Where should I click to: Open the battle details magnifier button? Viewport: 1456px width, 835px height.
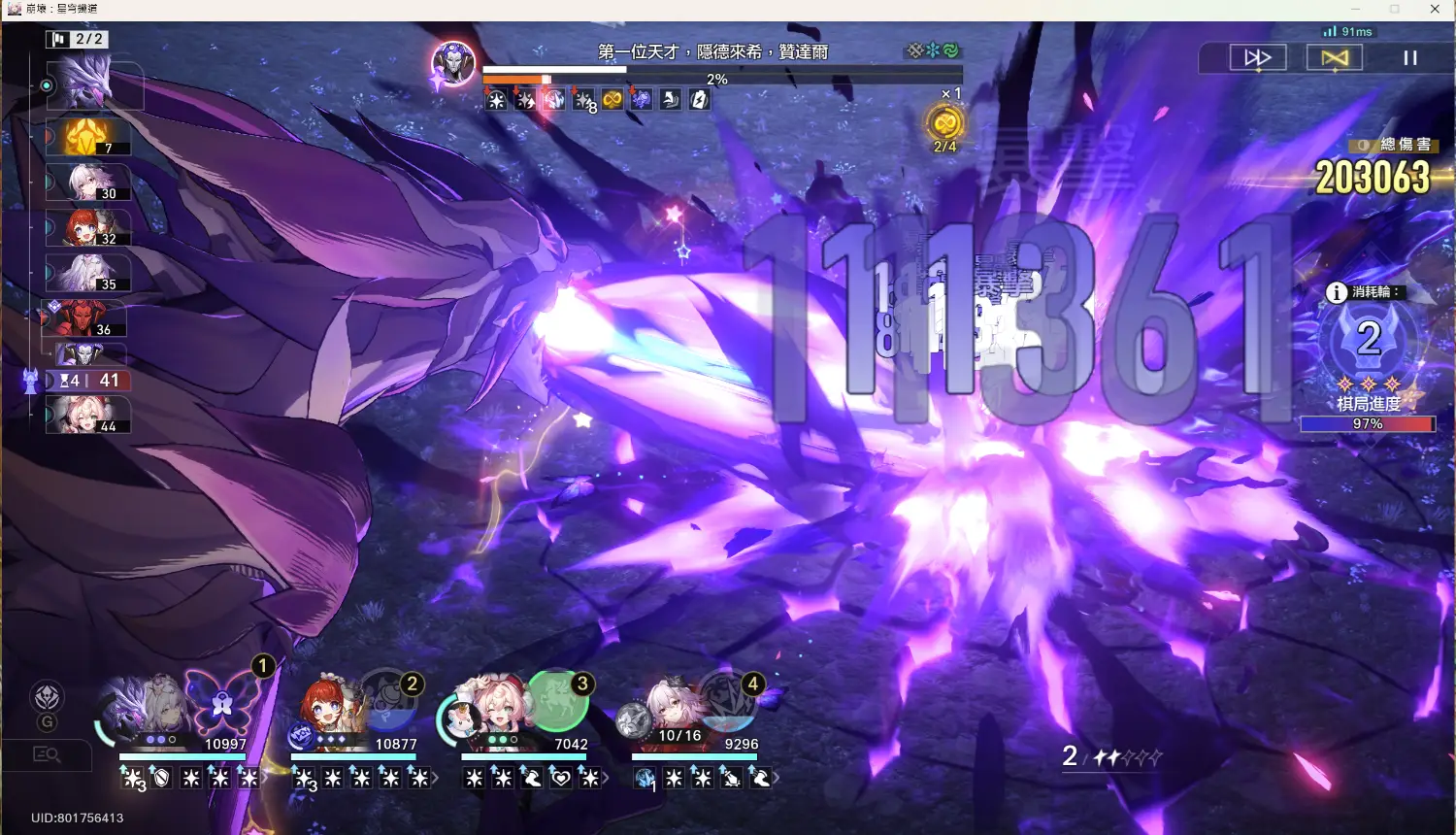click(47, 754)
